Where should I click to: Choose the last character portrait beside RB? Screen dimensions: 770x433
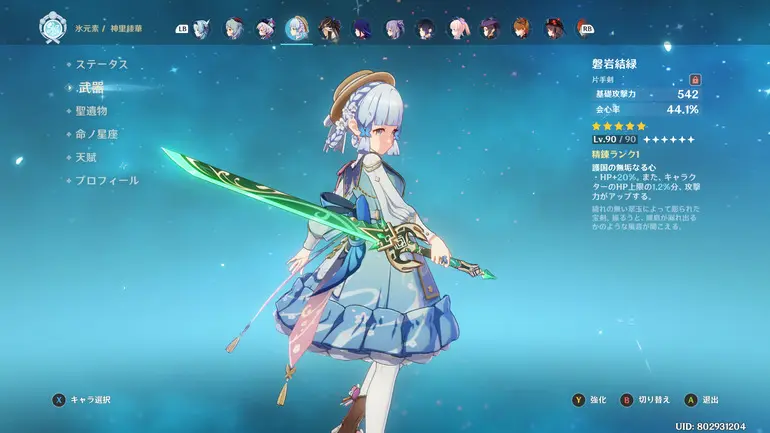point(554,28)
